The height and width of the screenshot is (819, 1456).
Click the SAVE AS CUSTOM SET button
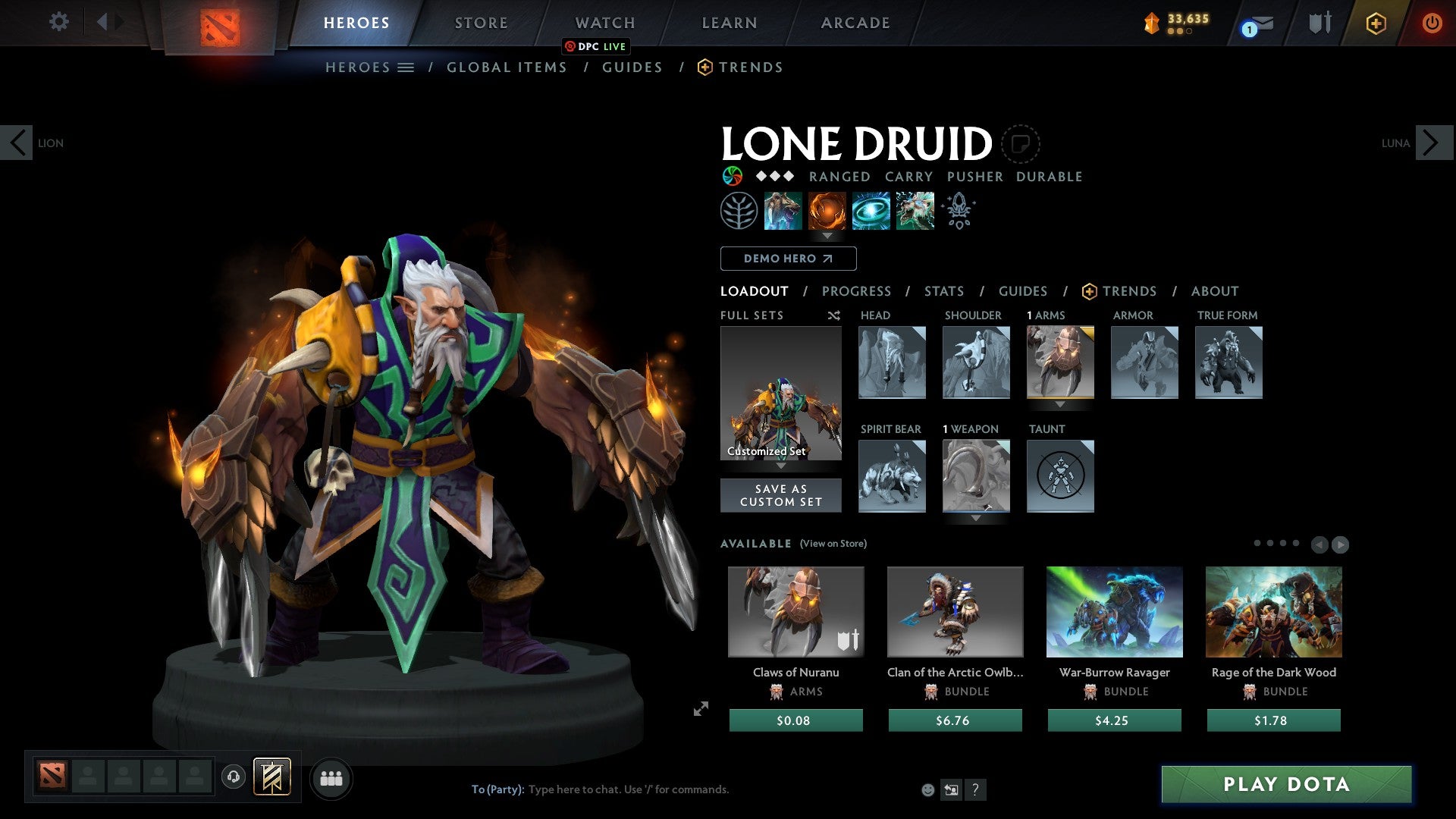click(780, 495)
